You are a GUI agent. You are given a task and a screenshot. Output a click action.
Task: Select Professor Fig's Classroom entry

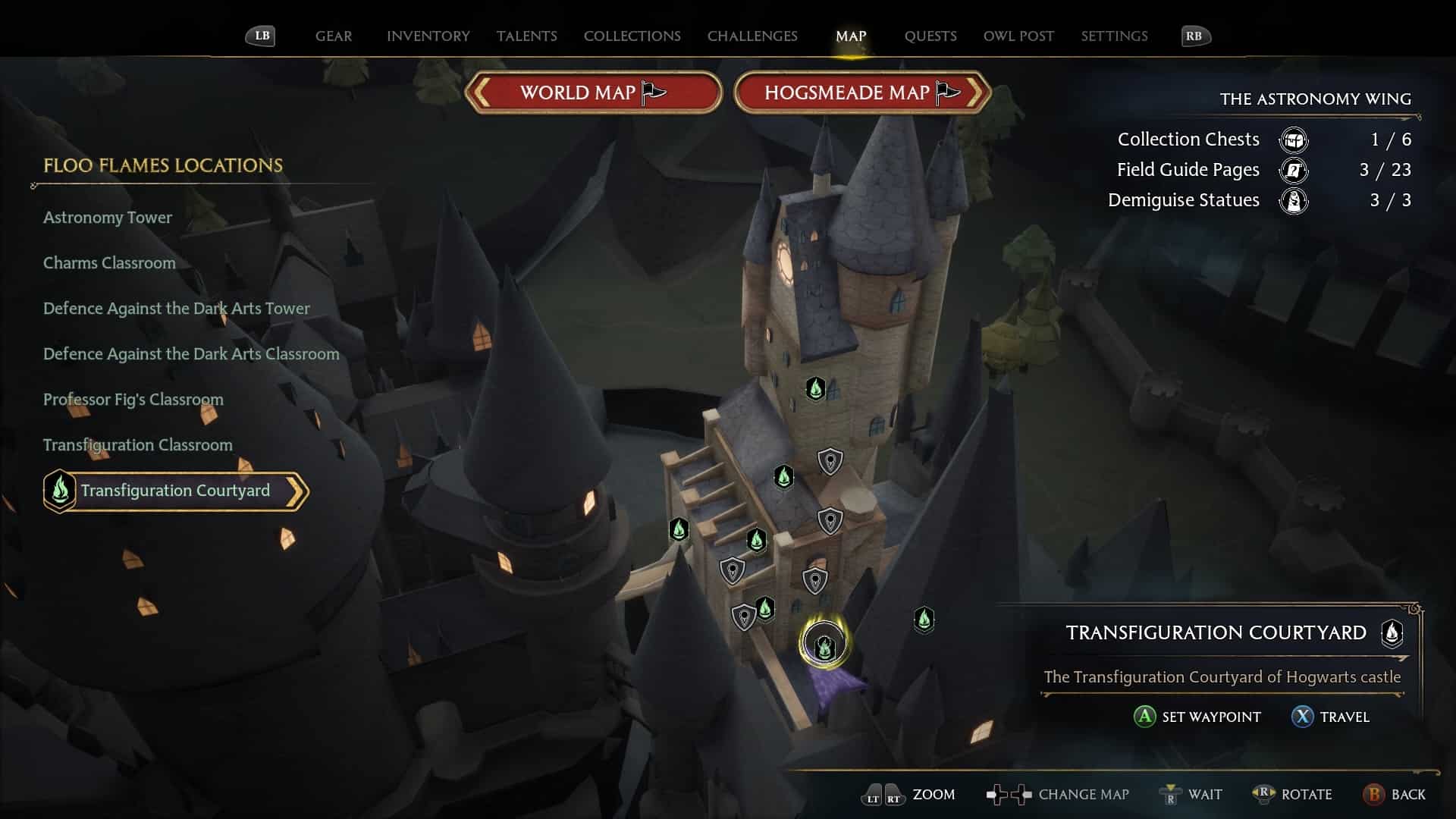pyautogui.click(x=133, y=400)
